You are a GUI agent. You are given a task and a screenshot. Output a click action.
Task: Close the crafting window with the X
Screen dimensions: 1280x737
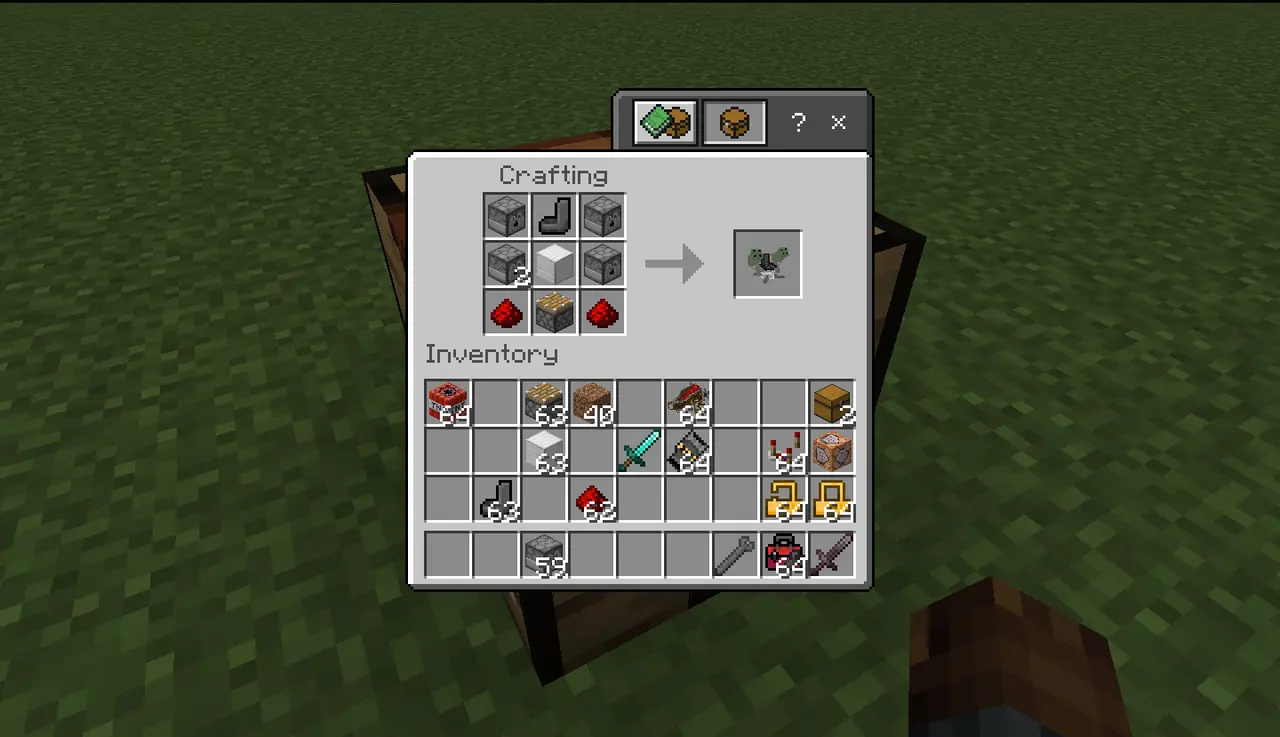(x=838, y=123)
